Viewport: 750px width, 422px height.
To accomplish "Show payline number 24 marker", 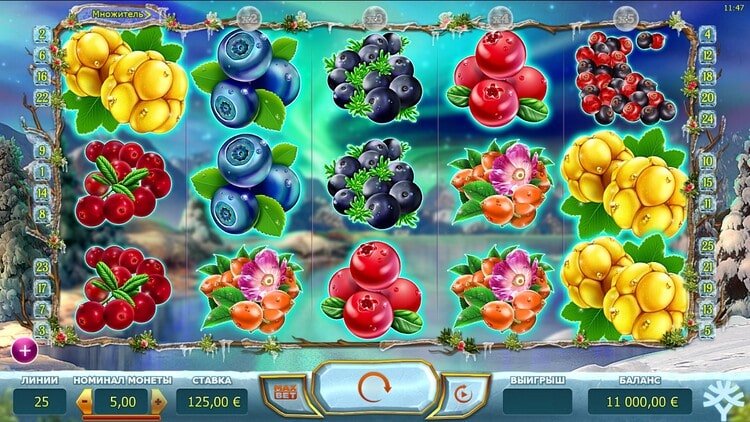I will pyautogui.click(x=708, y=116).
